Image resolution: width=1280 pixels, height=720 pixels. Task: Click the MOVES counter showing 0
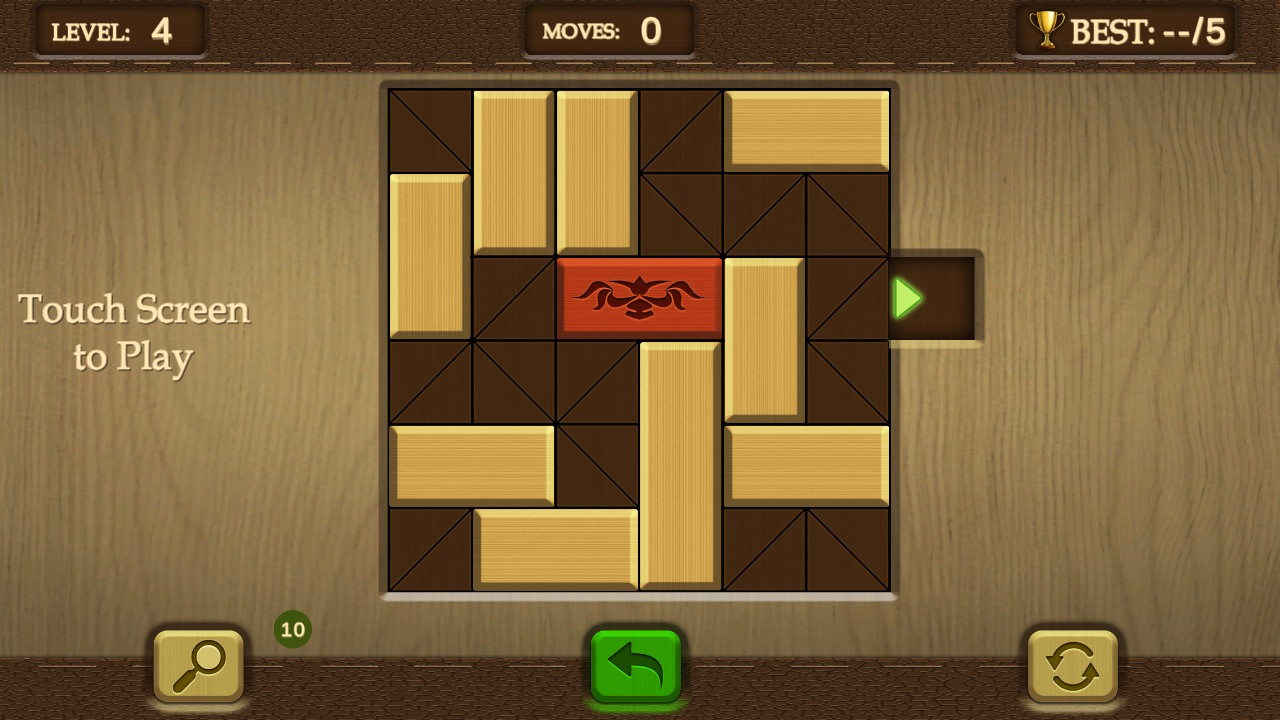click(607, 30)
